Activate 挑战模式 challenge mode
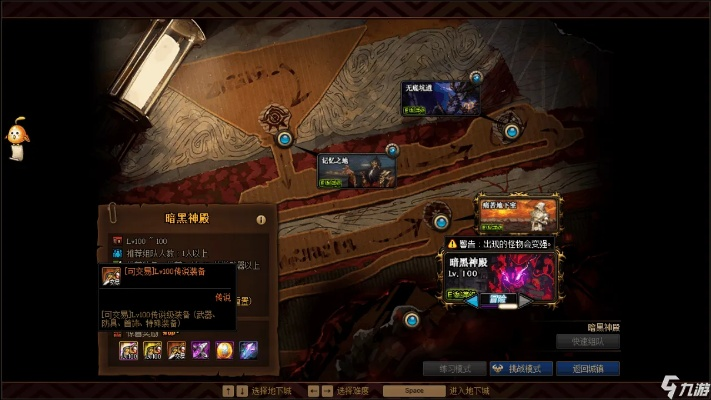This screenshot has width=711, height=400. pyautogui.click(x=521, y=368)
